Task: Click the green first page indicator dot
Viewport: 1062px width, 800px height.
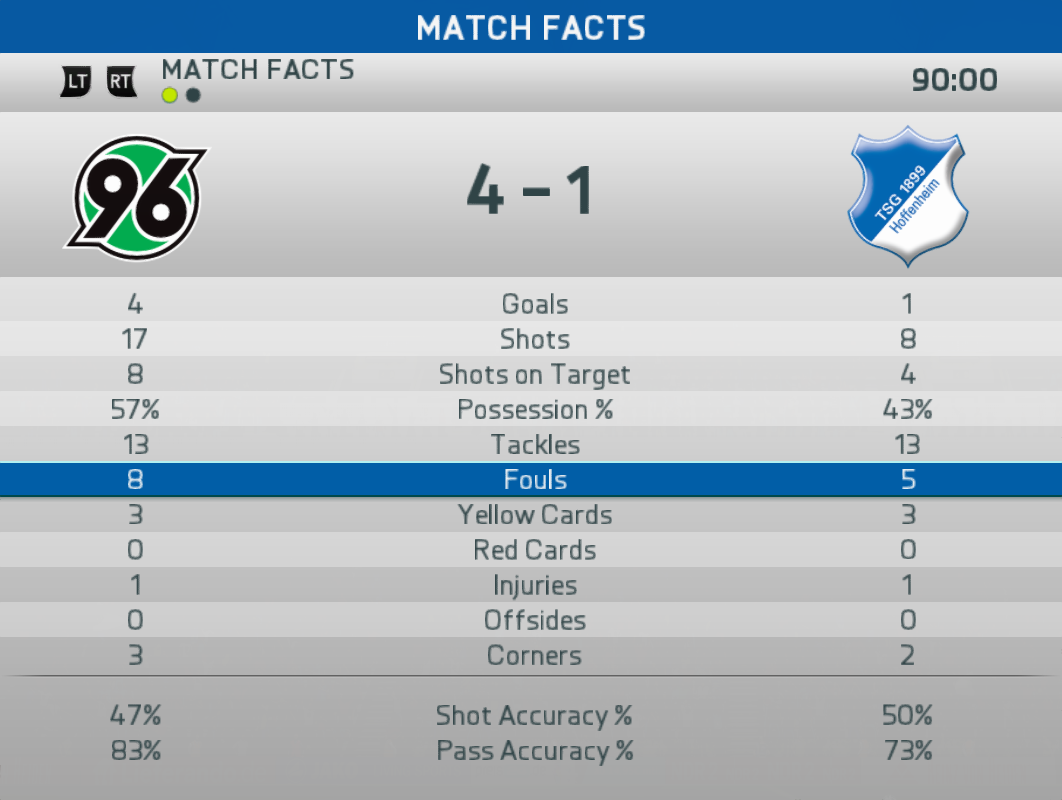Action: [x=170, y=96]
